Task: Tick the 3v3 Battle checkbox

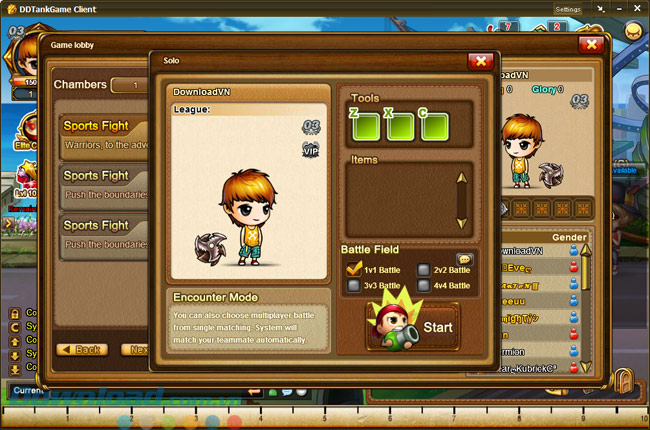Action: click(353, 285)
